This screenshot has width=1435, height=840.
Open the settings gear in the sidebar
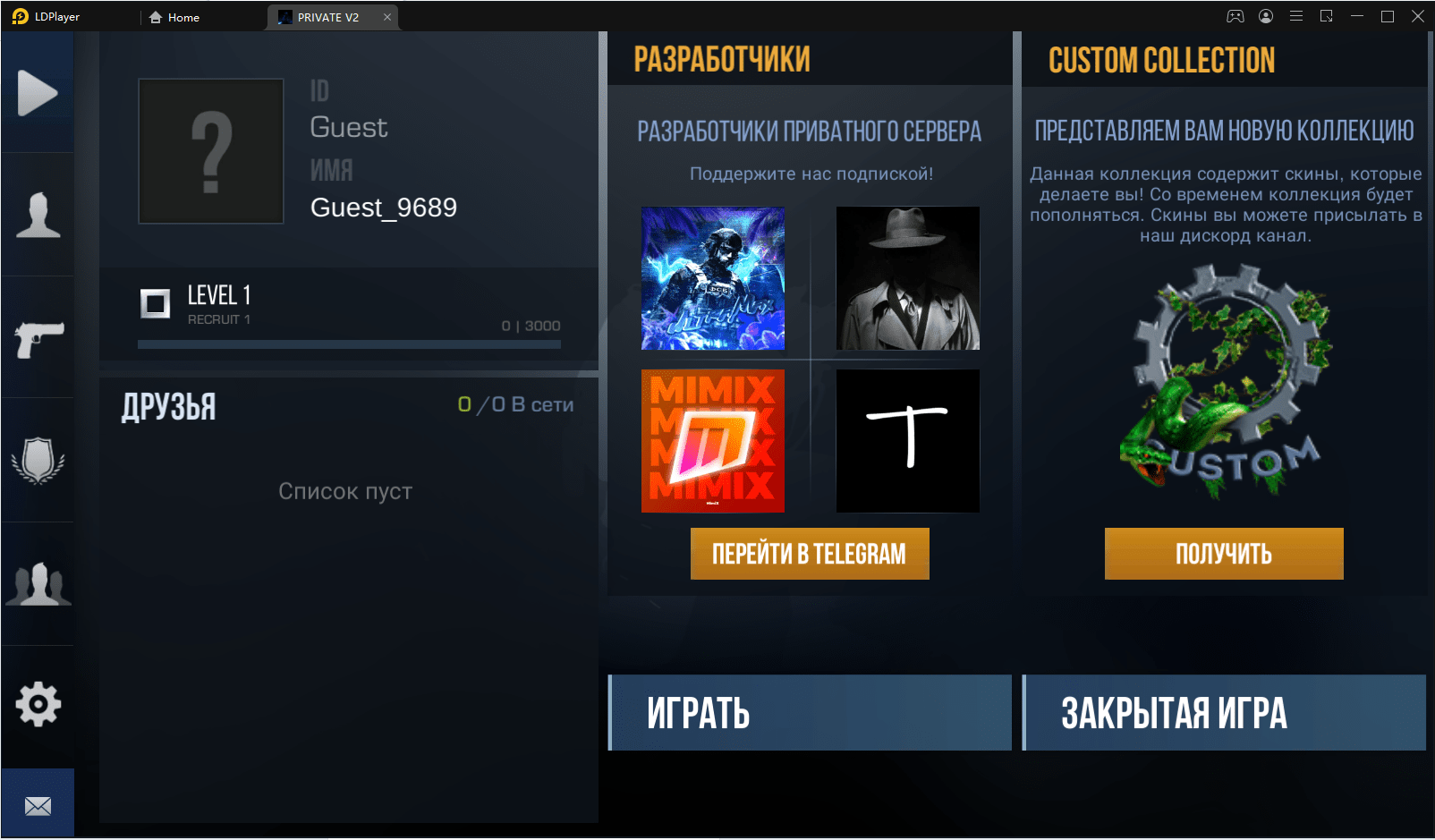pyautogui.click(x=38, y=705)
